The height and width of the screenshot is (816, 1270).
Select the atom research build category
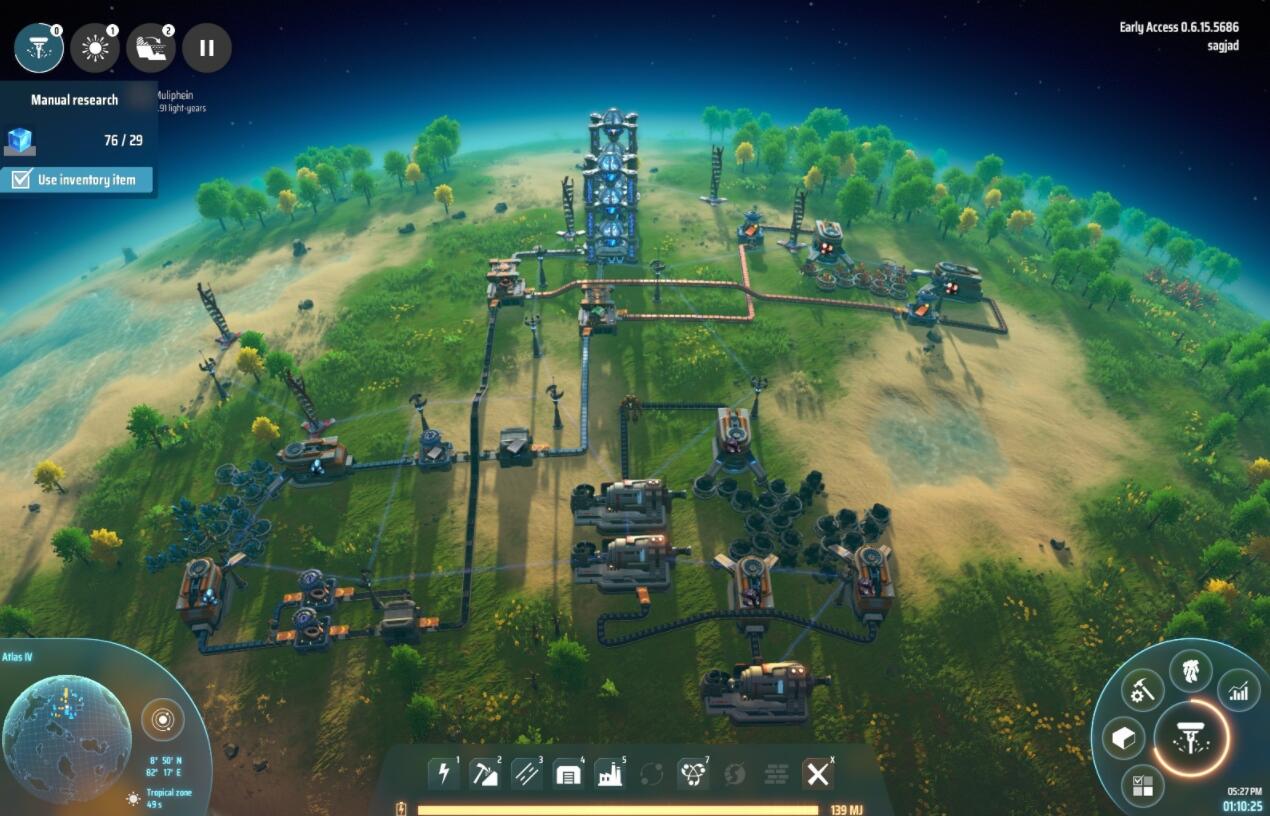pyautogui.click(x=693, y=773)
